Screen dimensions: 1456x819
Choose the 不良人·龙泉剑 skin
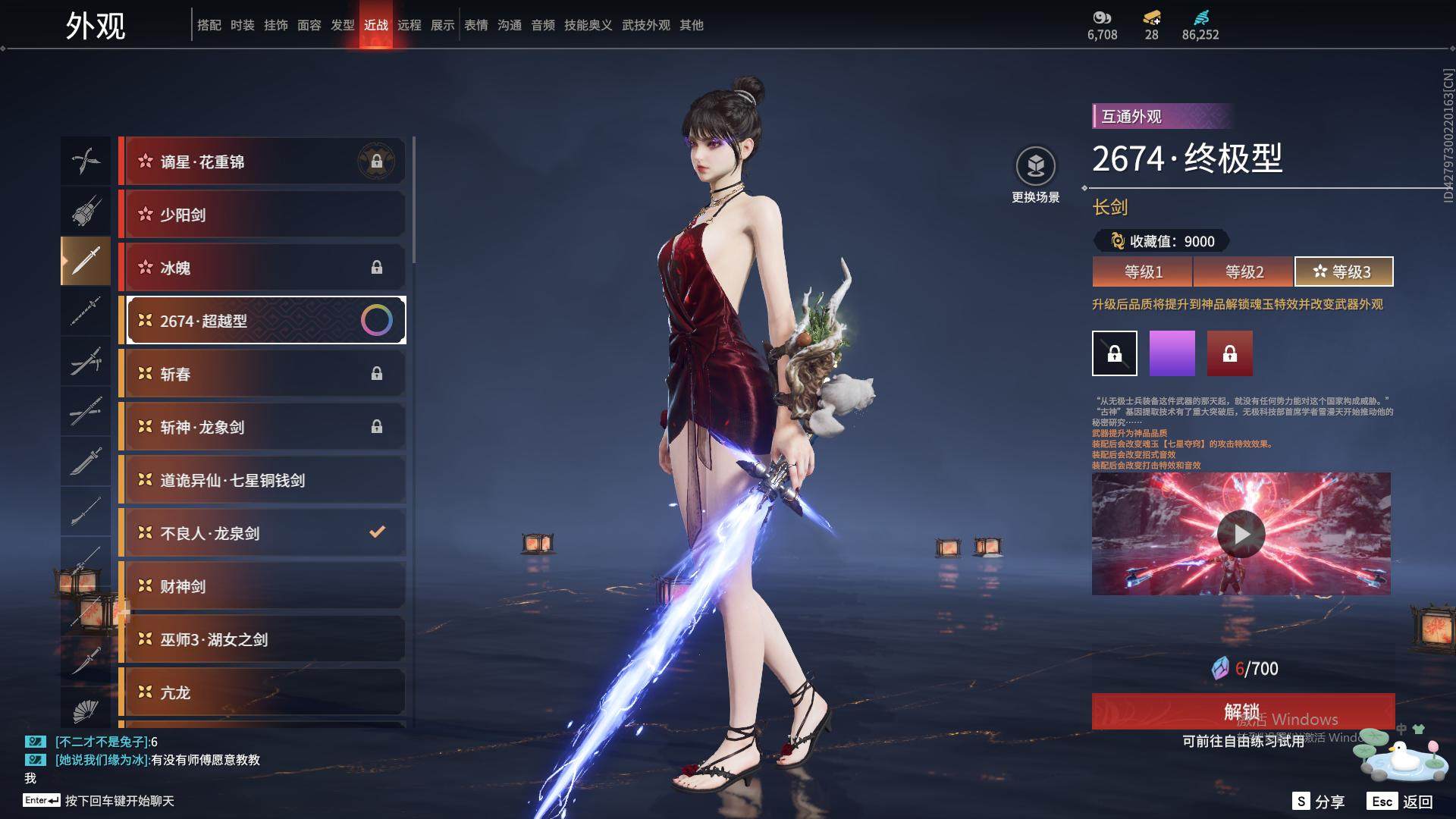pyautogui.click(x=262, y=533)
